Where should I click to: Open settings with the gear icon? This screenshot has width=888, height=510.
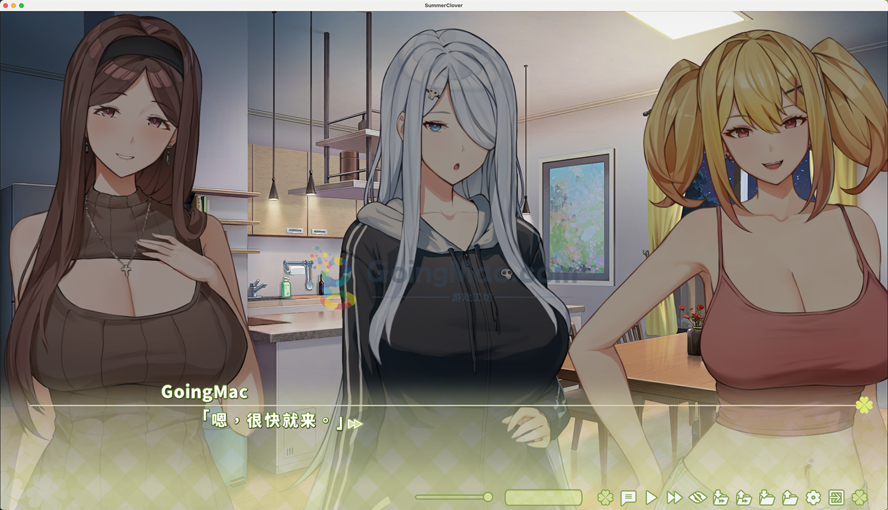click(813, 497)
